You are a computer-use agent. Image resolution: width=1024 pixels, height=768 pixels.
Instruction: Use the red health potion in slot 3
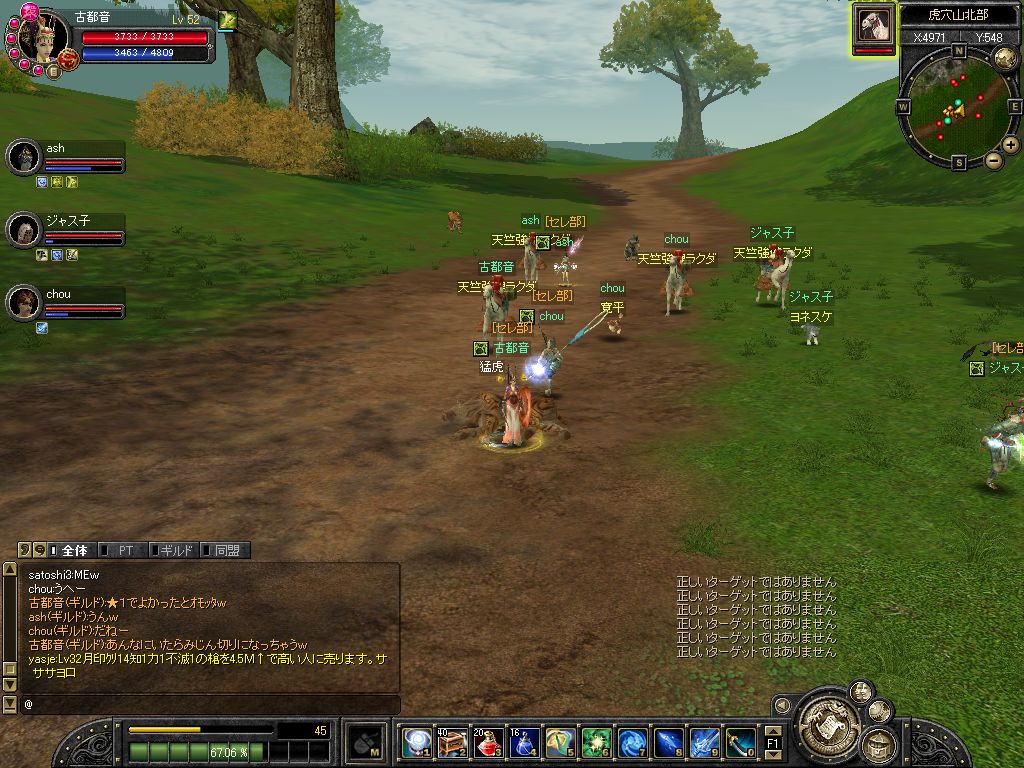488,742
